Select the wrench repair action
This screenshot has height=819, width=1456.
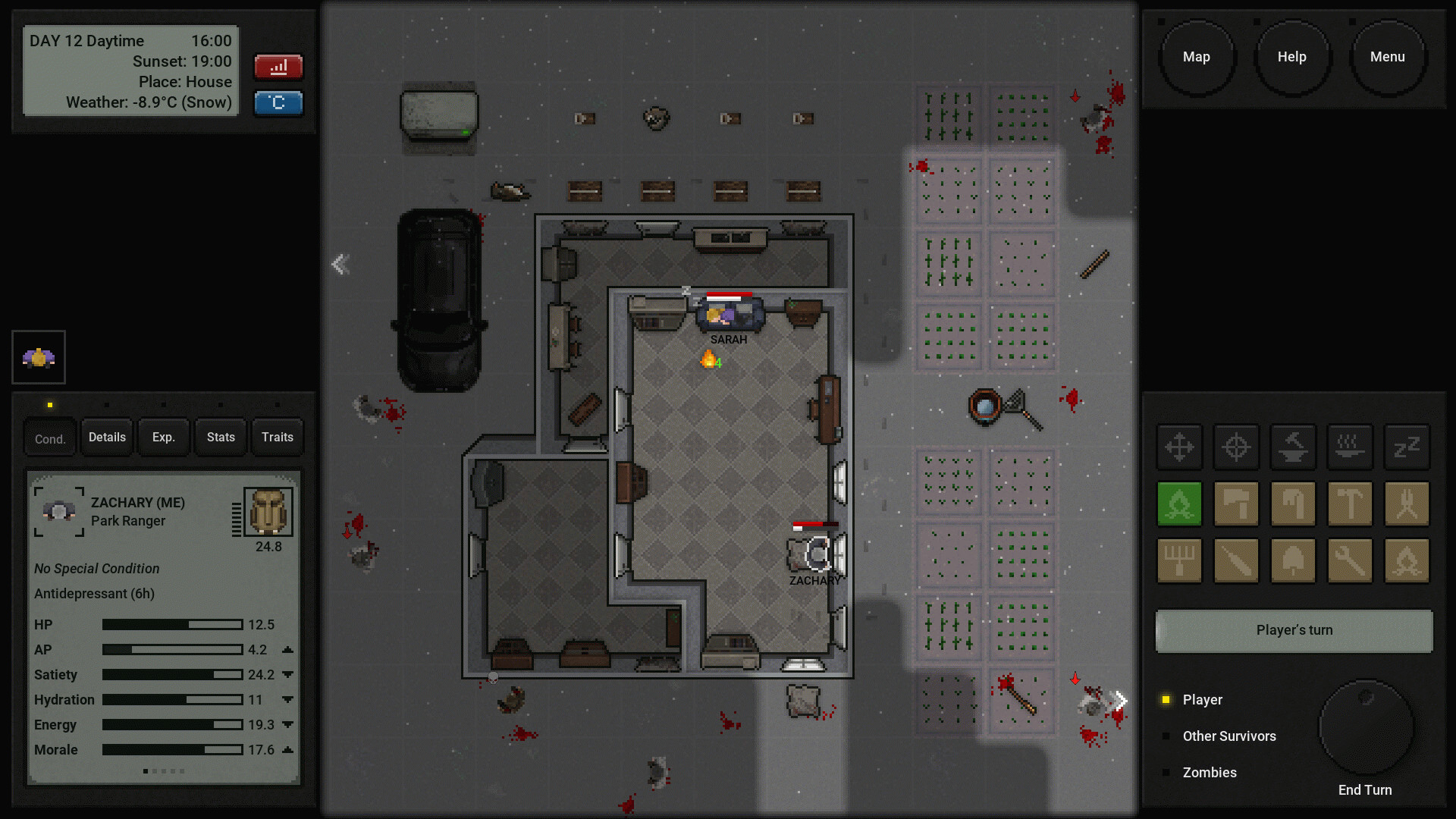[x=1350, y=561]
